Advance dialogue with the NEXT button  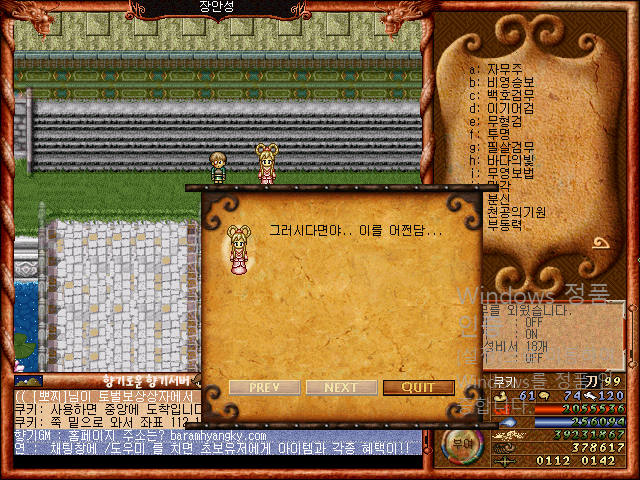341,388
